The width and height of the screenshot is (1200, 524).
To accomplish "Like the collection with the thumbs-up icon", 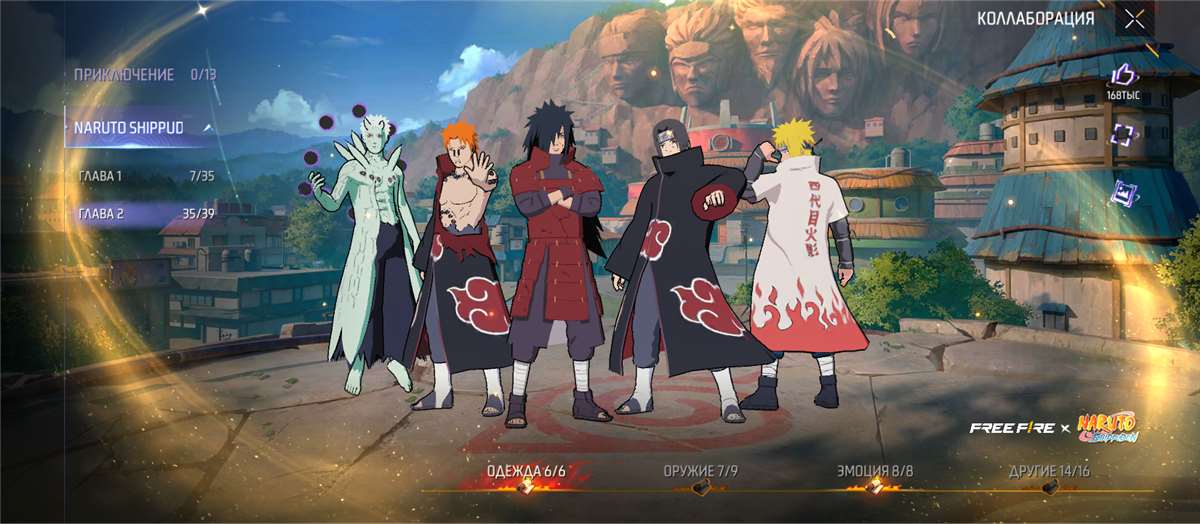I will [1123, 75].
